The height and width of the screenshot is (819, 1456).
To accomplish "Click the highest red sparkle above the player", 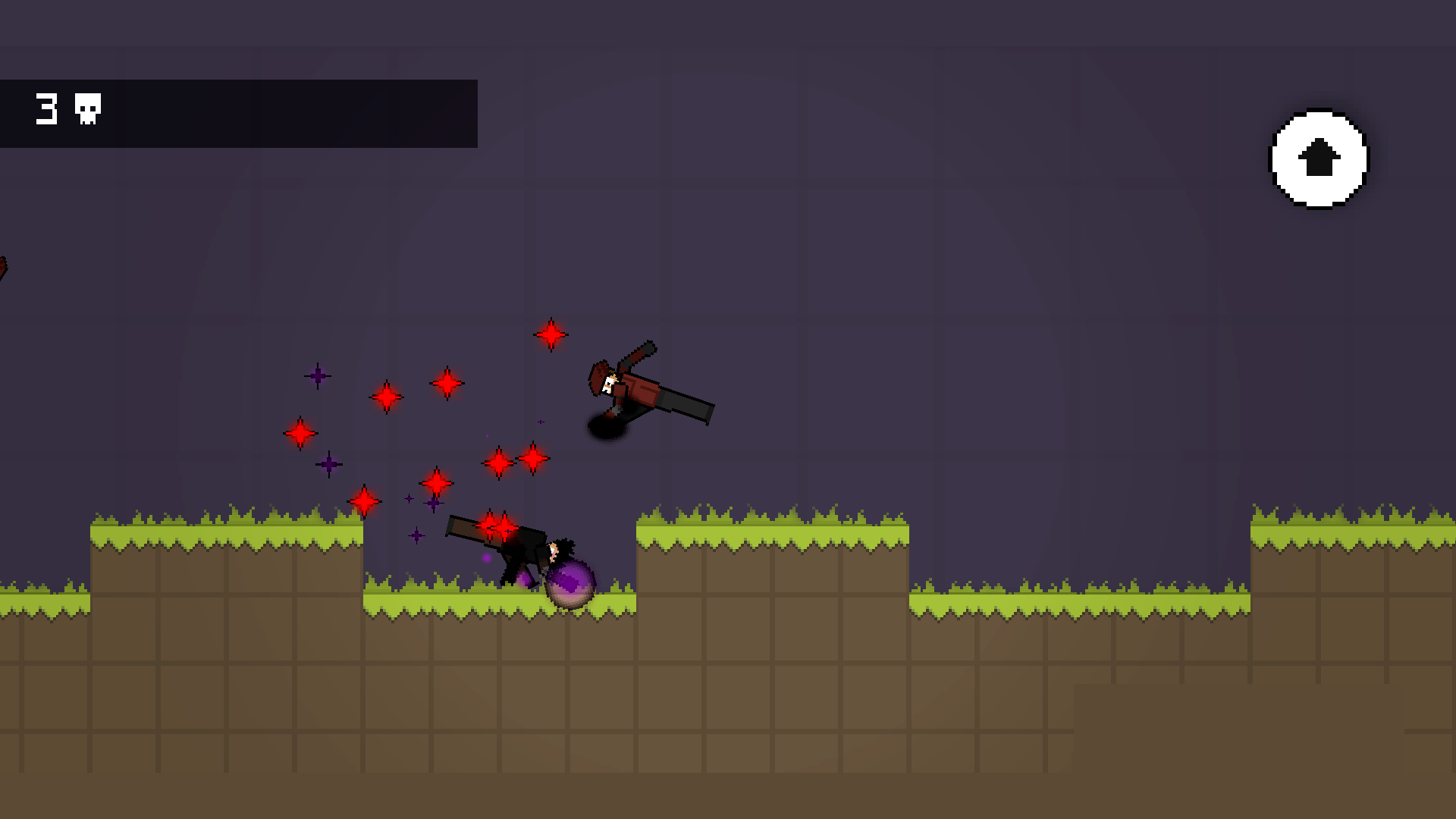I will pyautogui.click(x=551, y=334).
